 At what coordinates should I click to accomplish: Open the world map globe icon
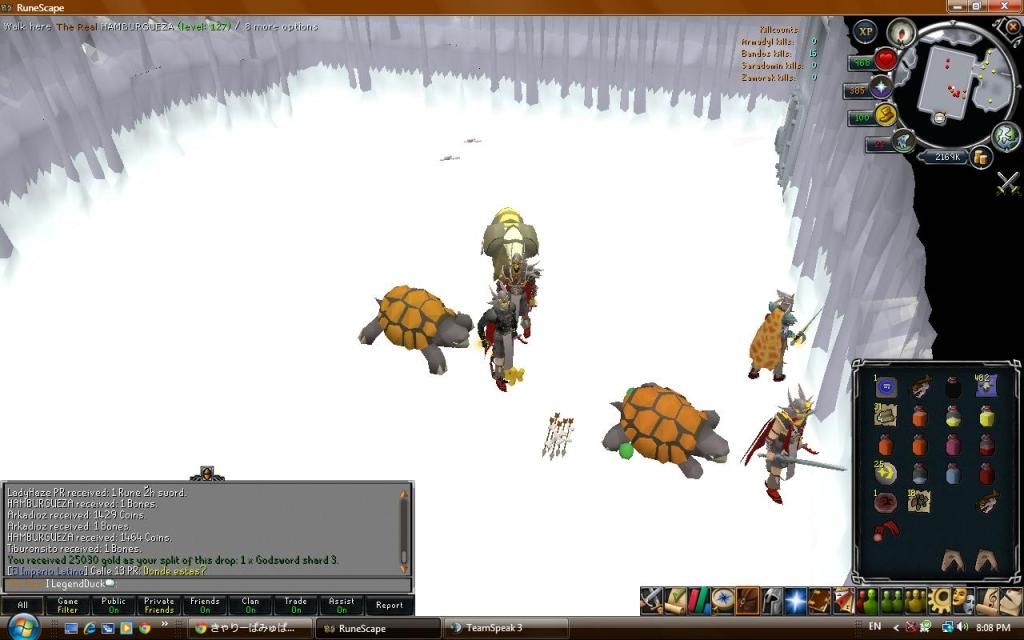coord(1005,137)
